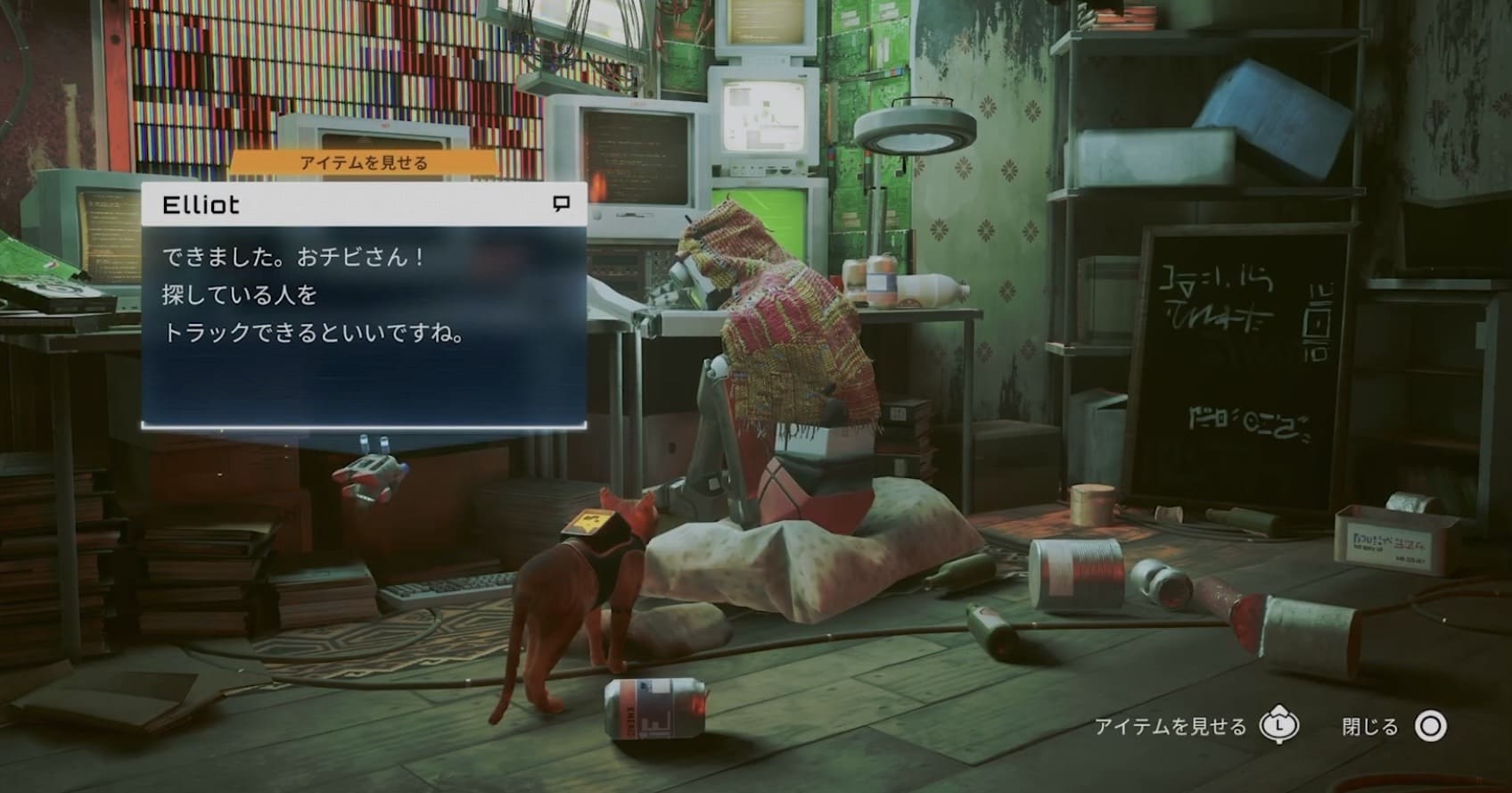Advance Elliot's dialogue text box

tap(364, 326)
